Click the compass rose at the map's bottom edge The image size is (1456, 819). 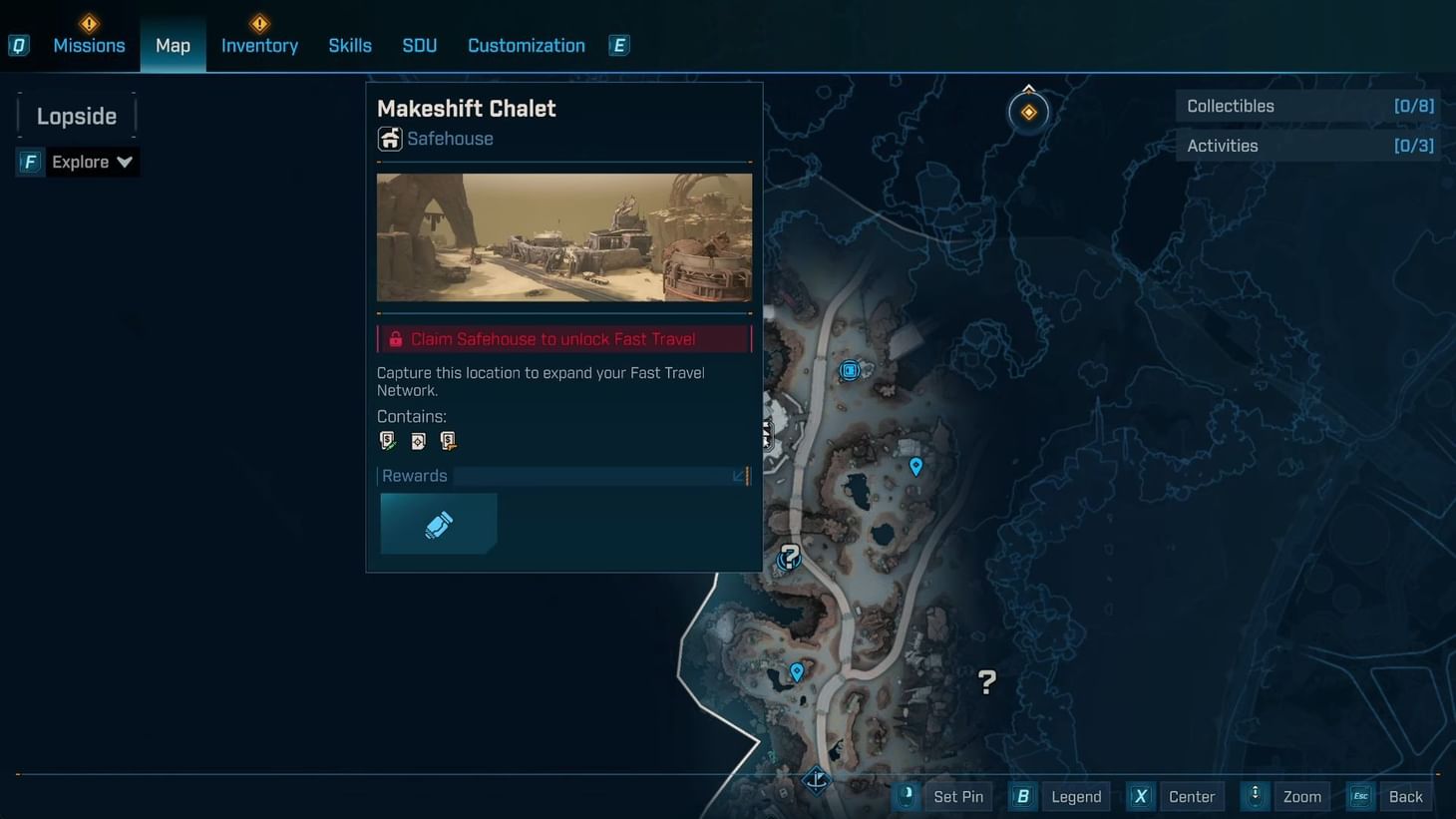(816, 782)
